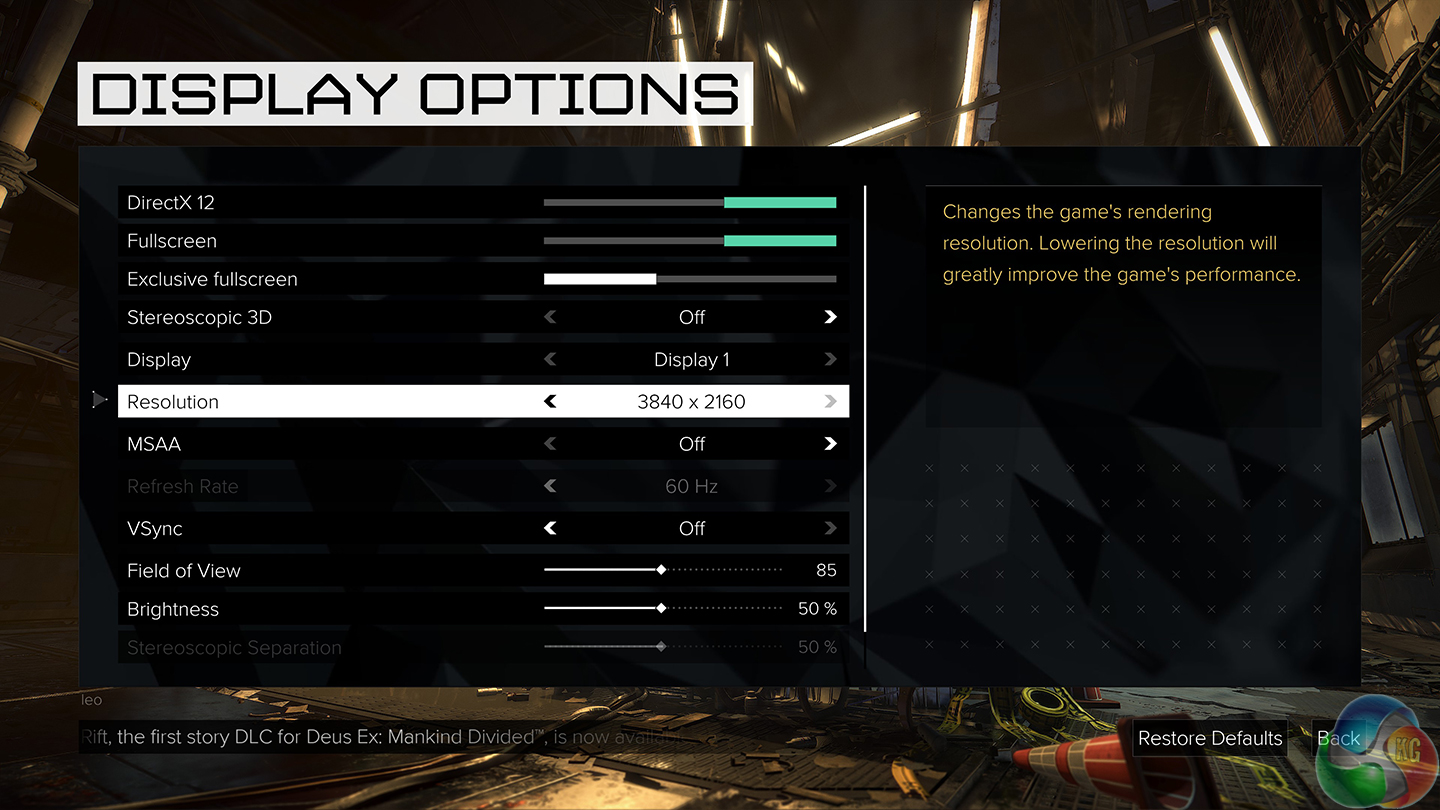Toggle the DirectX 12 setting

[x=689, y=203]
